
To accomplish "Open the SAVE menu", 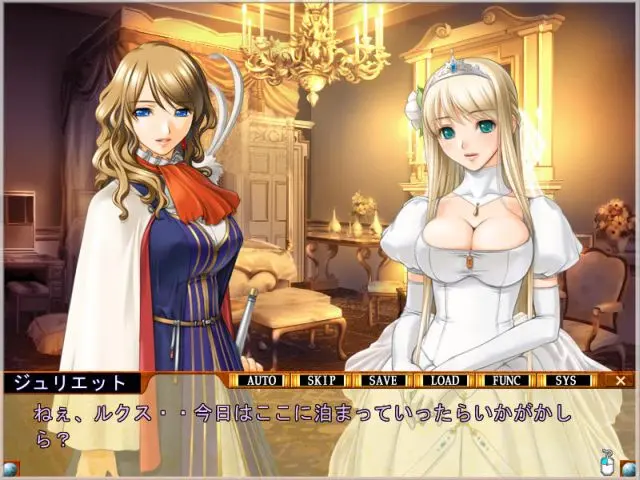I will 383,381.
